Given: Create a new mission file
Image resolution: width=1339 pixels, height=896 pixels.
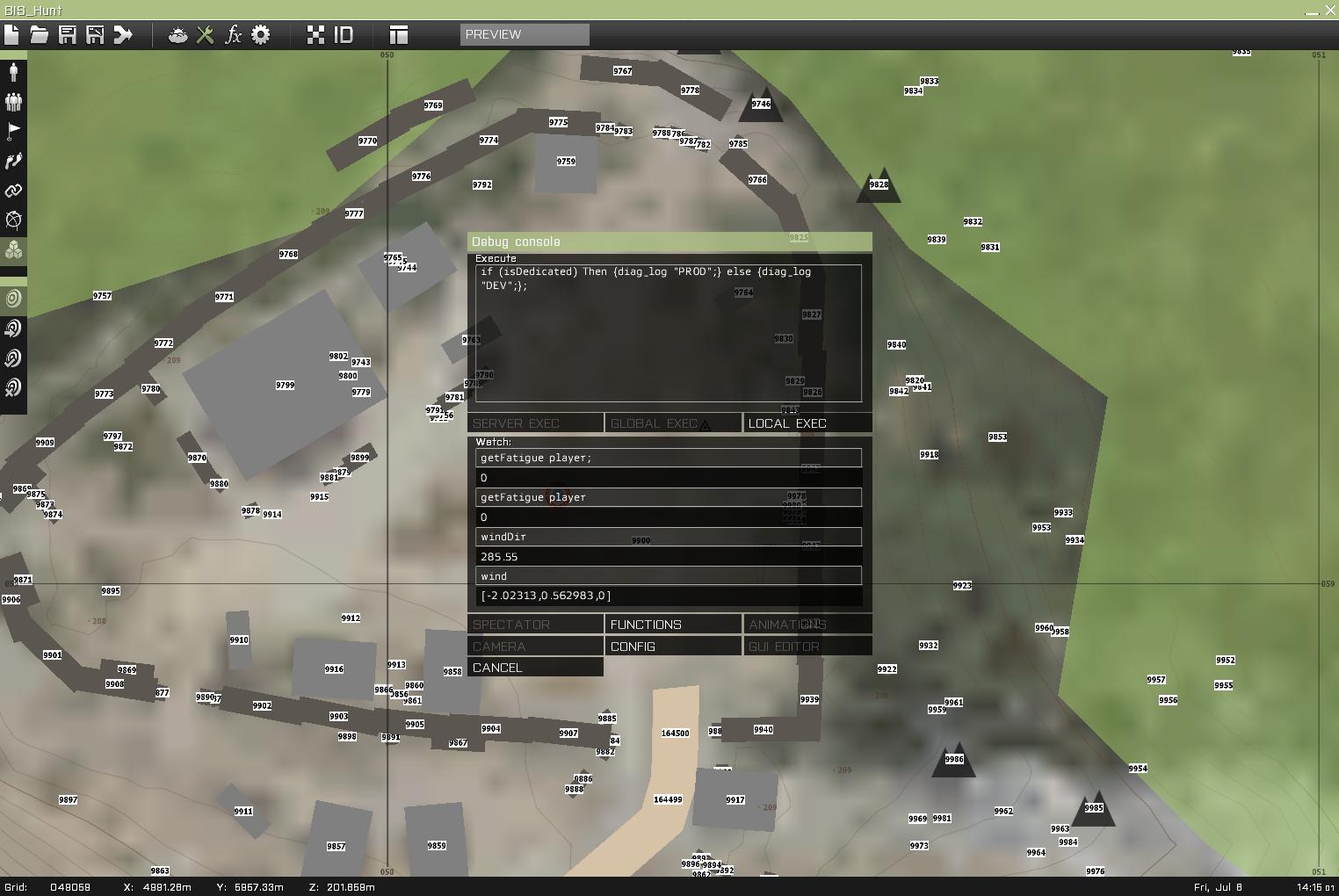Looking at the screenshot, I should tap(11, 34).
